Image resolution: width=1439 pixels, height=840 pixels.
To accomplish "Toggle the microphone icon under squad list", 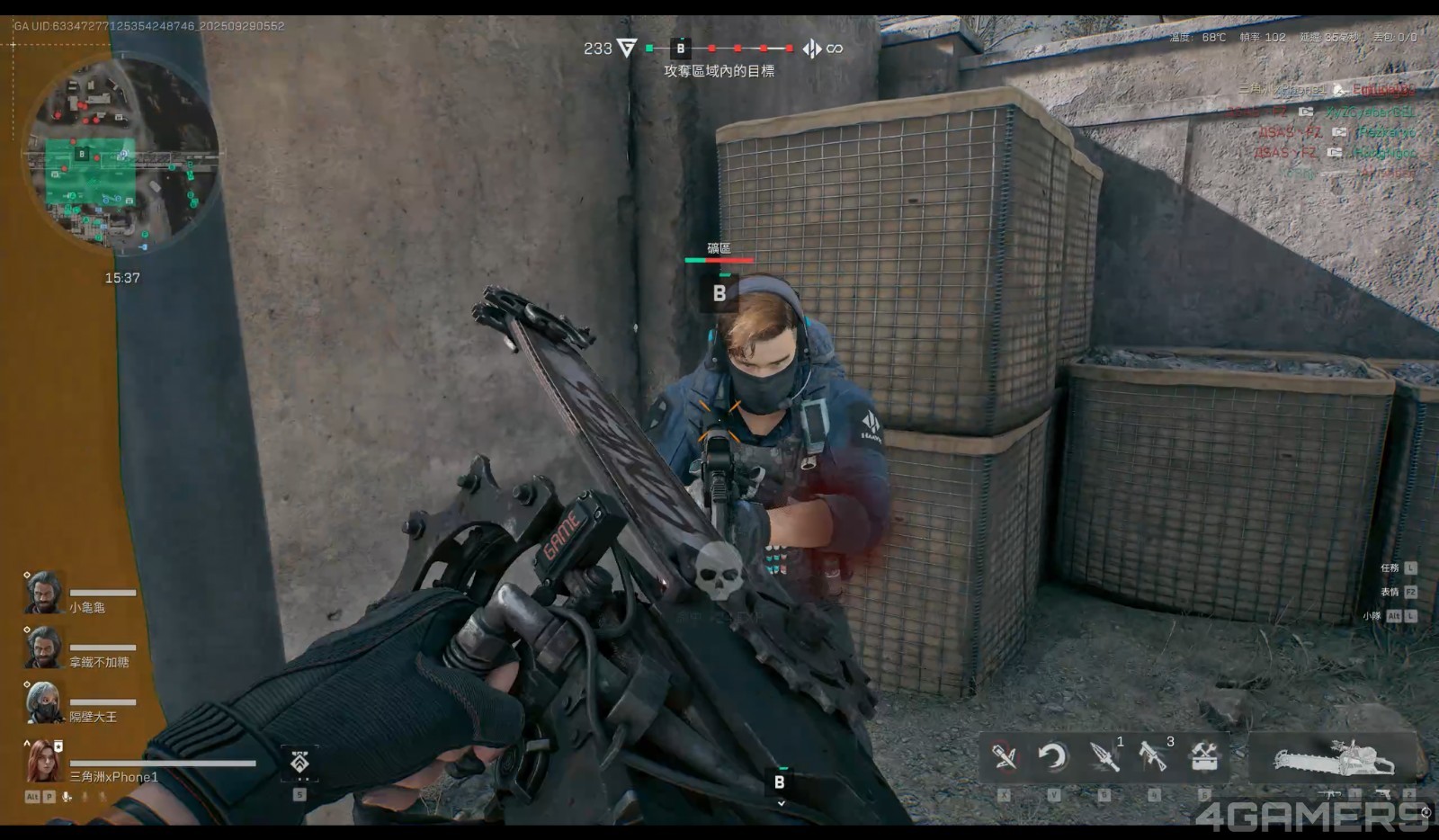I will 67,797.
